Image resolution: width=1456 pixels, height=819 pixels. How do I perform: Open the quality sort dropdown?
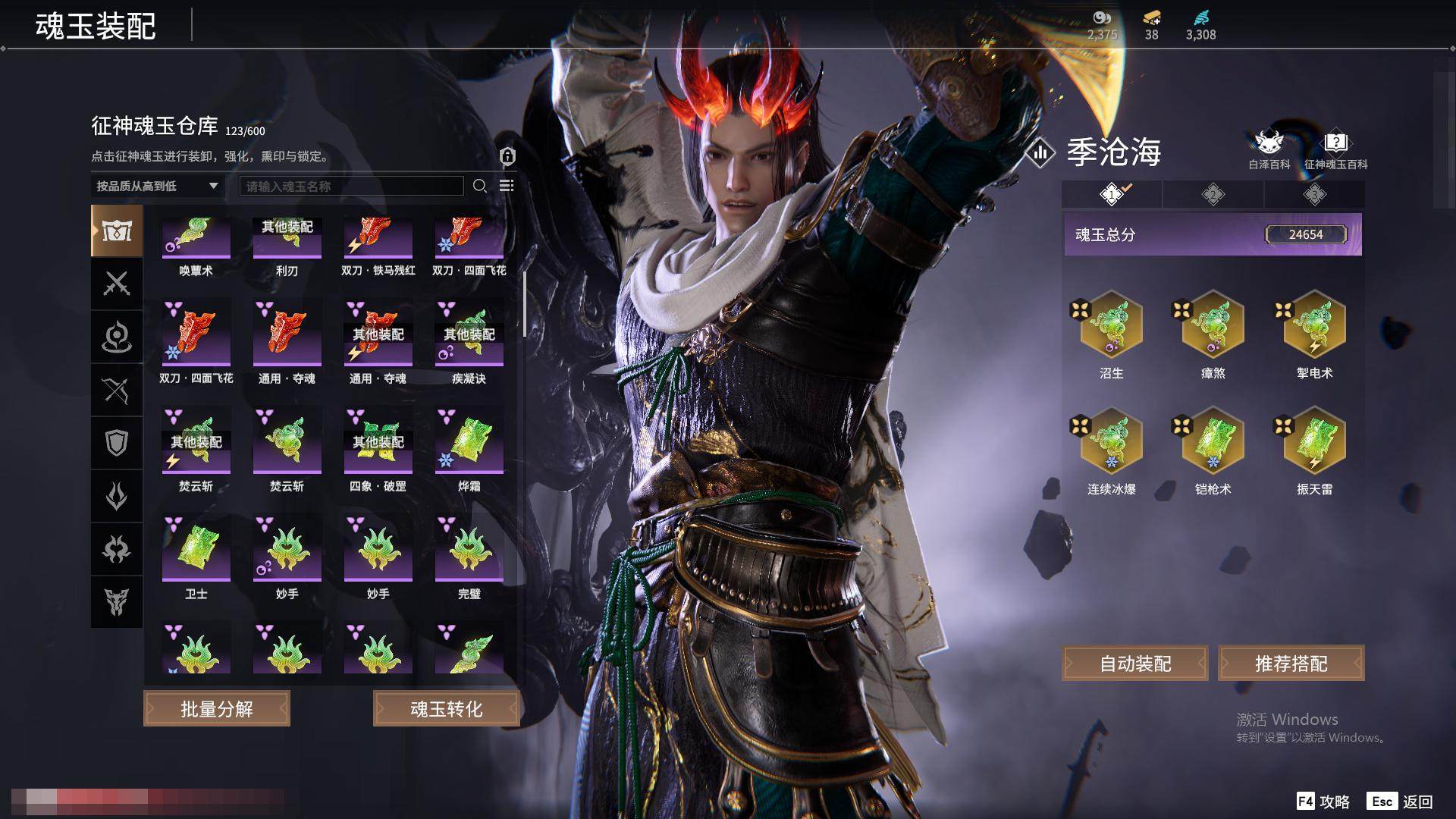157,186
